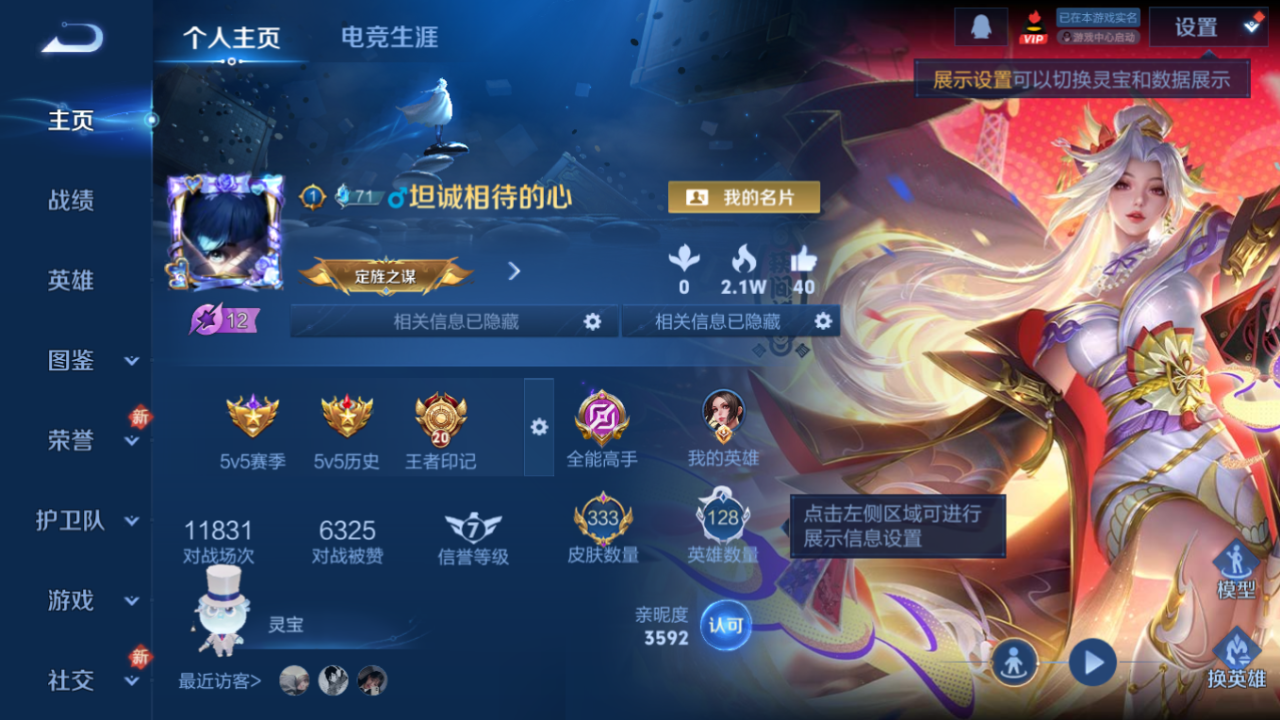
Task: View the 王者印记 level 20 medal
Action: pos(440,420)
